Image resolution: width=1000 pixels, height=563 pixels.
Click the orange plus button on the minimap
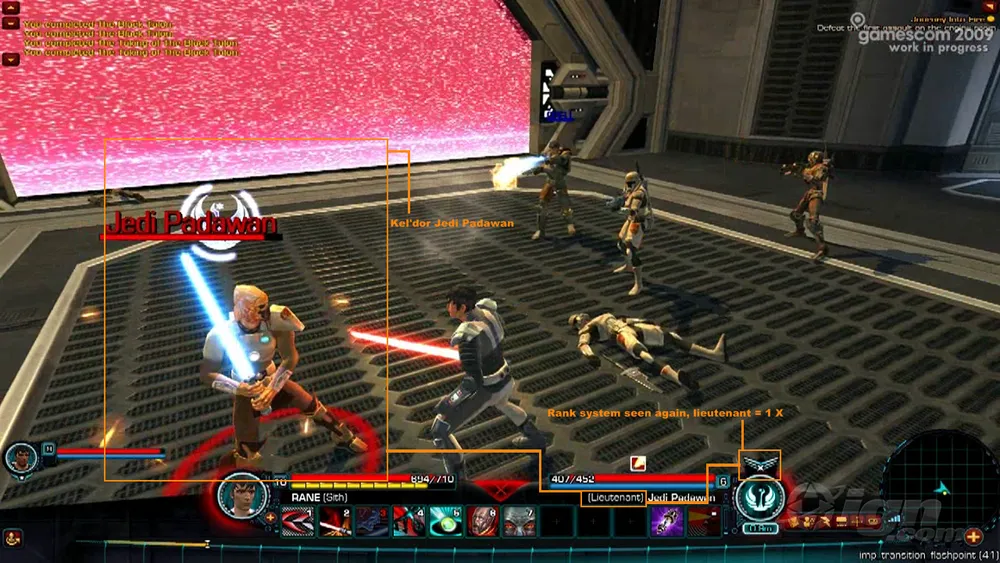(x=972, y=536)
